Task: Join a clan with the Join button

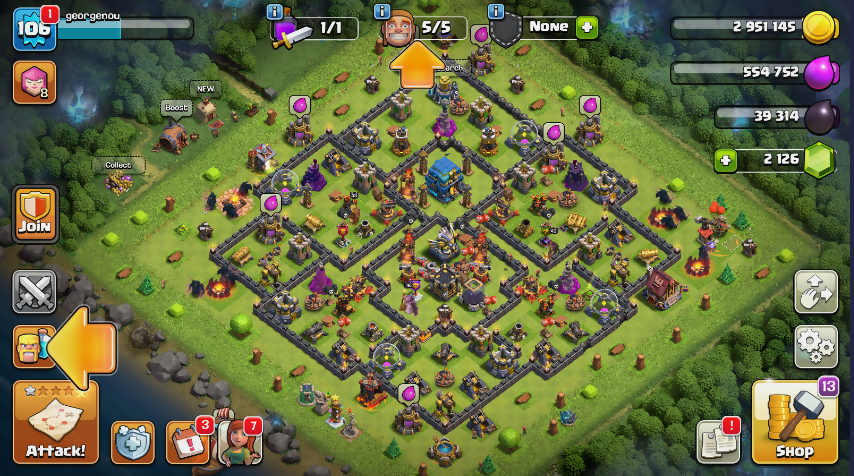Action: coord(35,214)
